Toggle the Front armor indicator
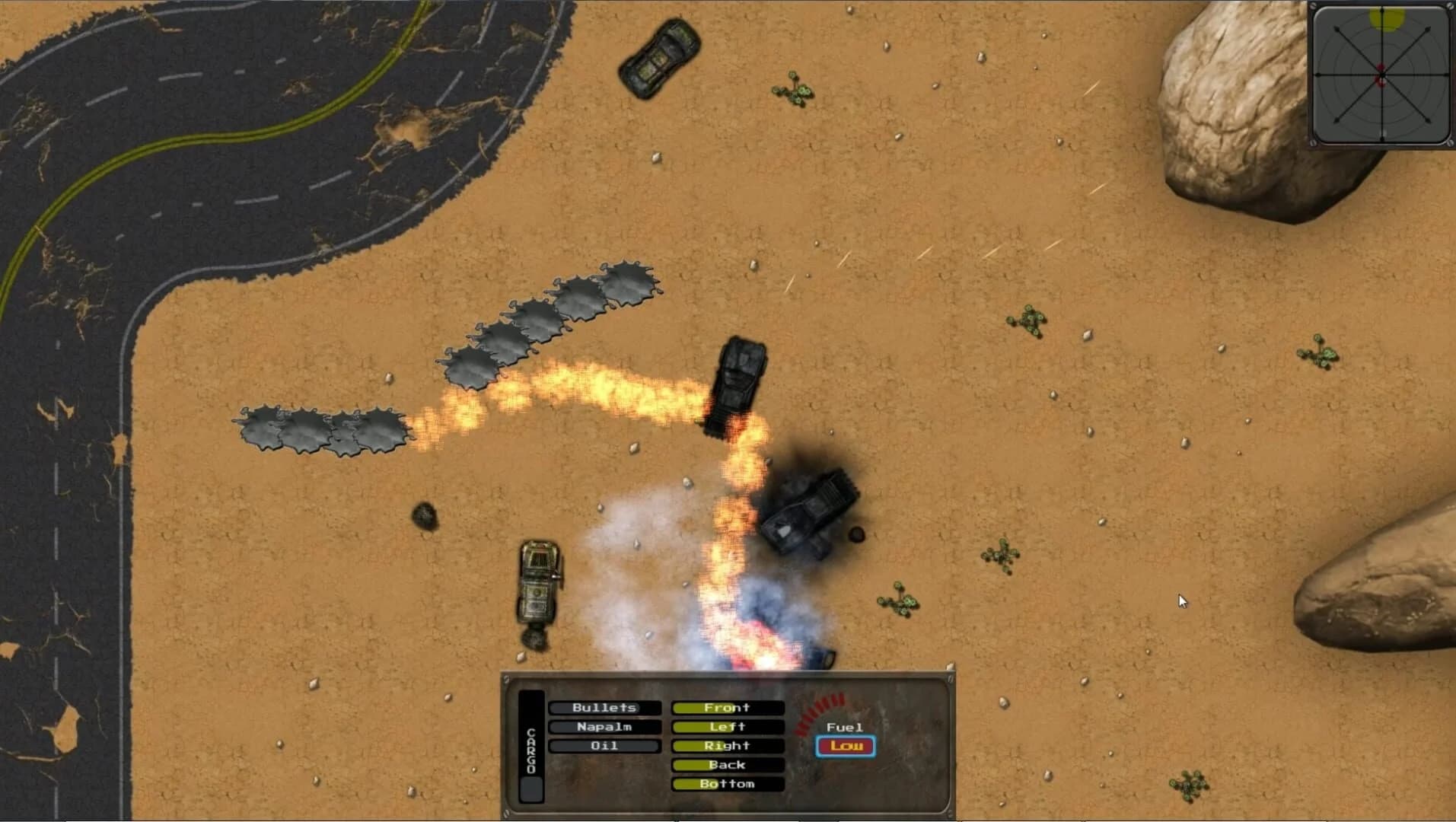This screenshot has width=1456, height=822. (726, 707)
